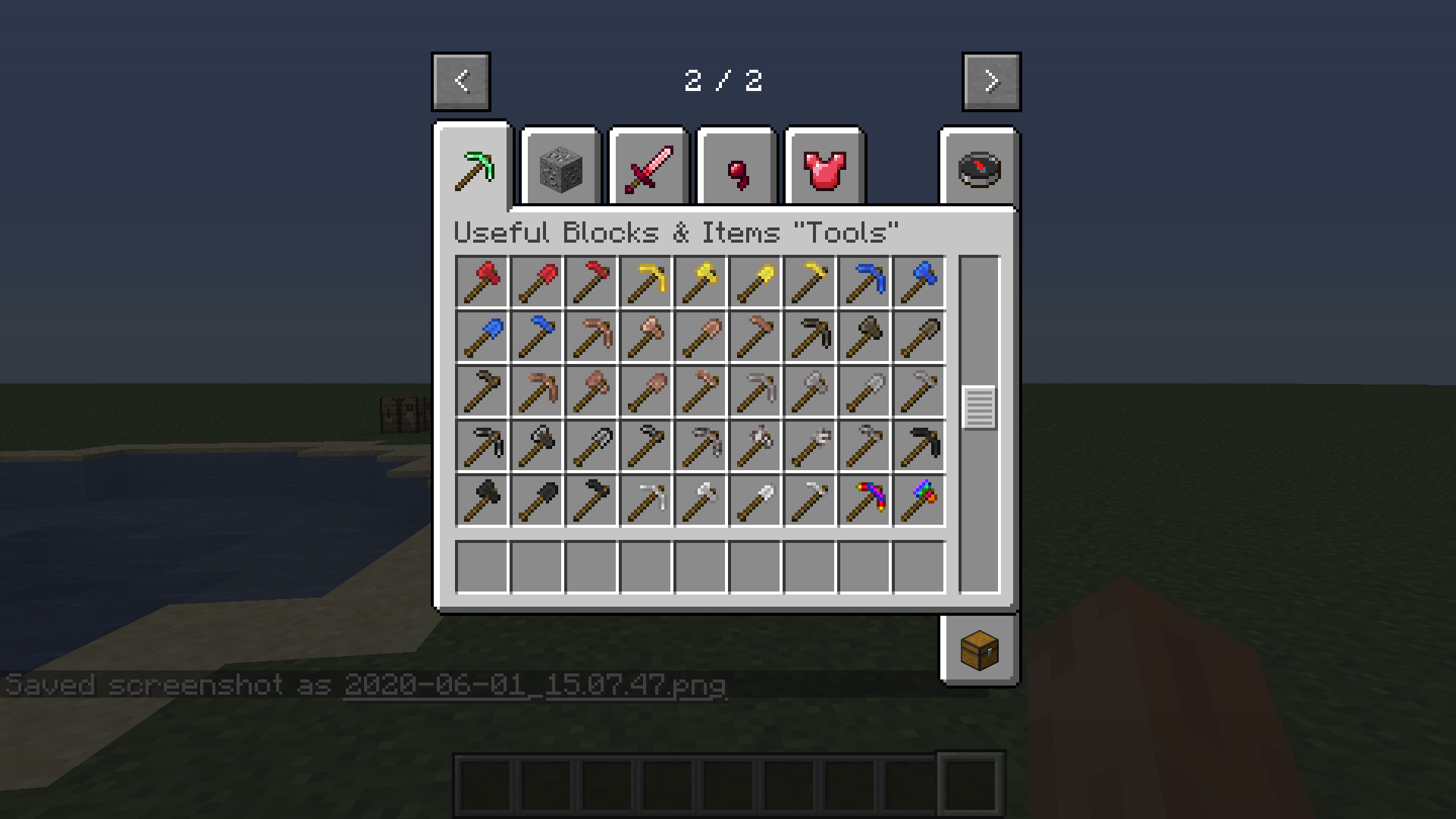Select the rainbow axe in the bottom-right slot
This screenshot has height=819, width=1456.
(918, 500)
